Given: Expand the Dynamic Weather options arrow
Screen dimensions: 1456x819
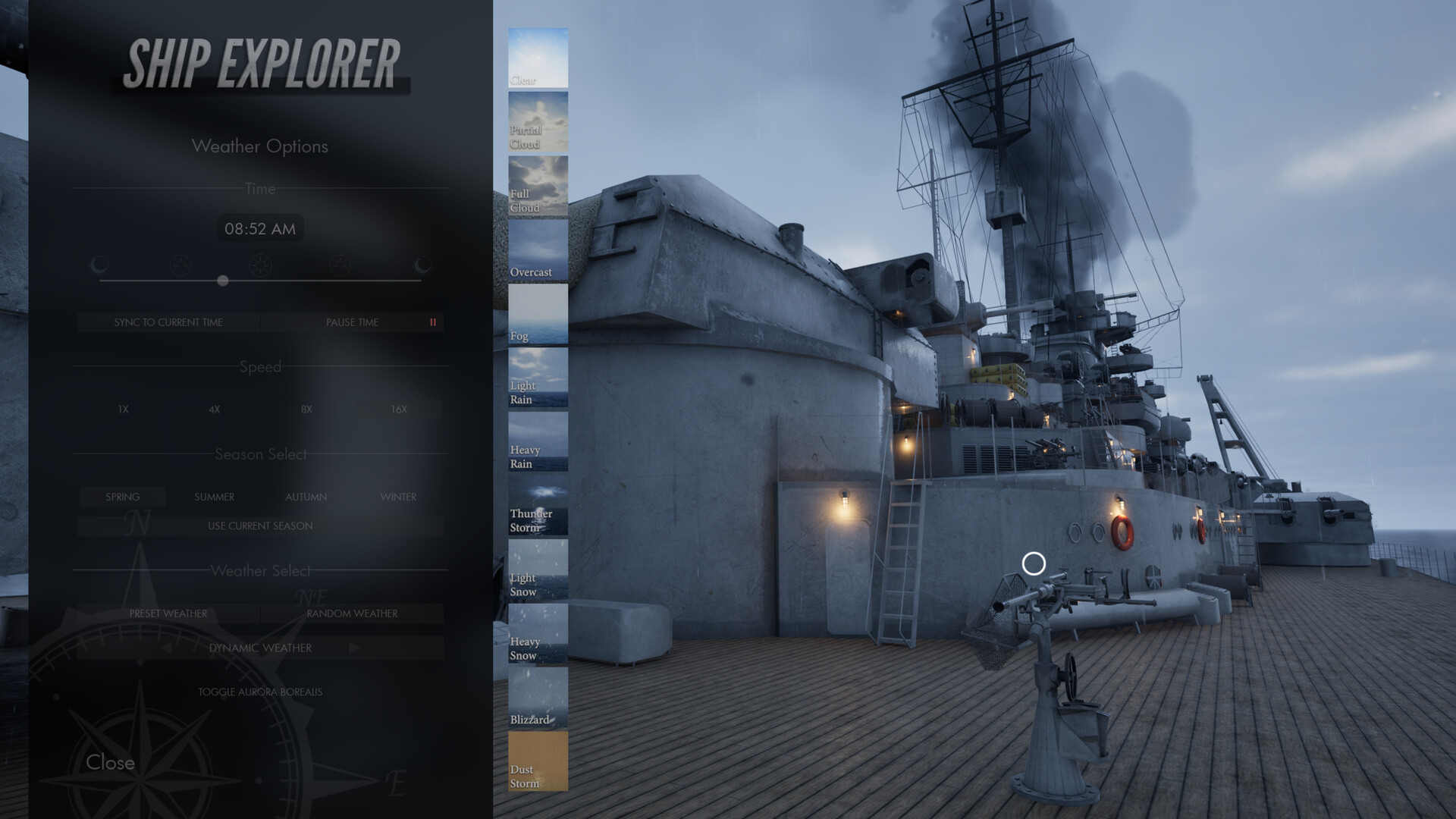Looking at the screenshot, I should click(353, 648).
